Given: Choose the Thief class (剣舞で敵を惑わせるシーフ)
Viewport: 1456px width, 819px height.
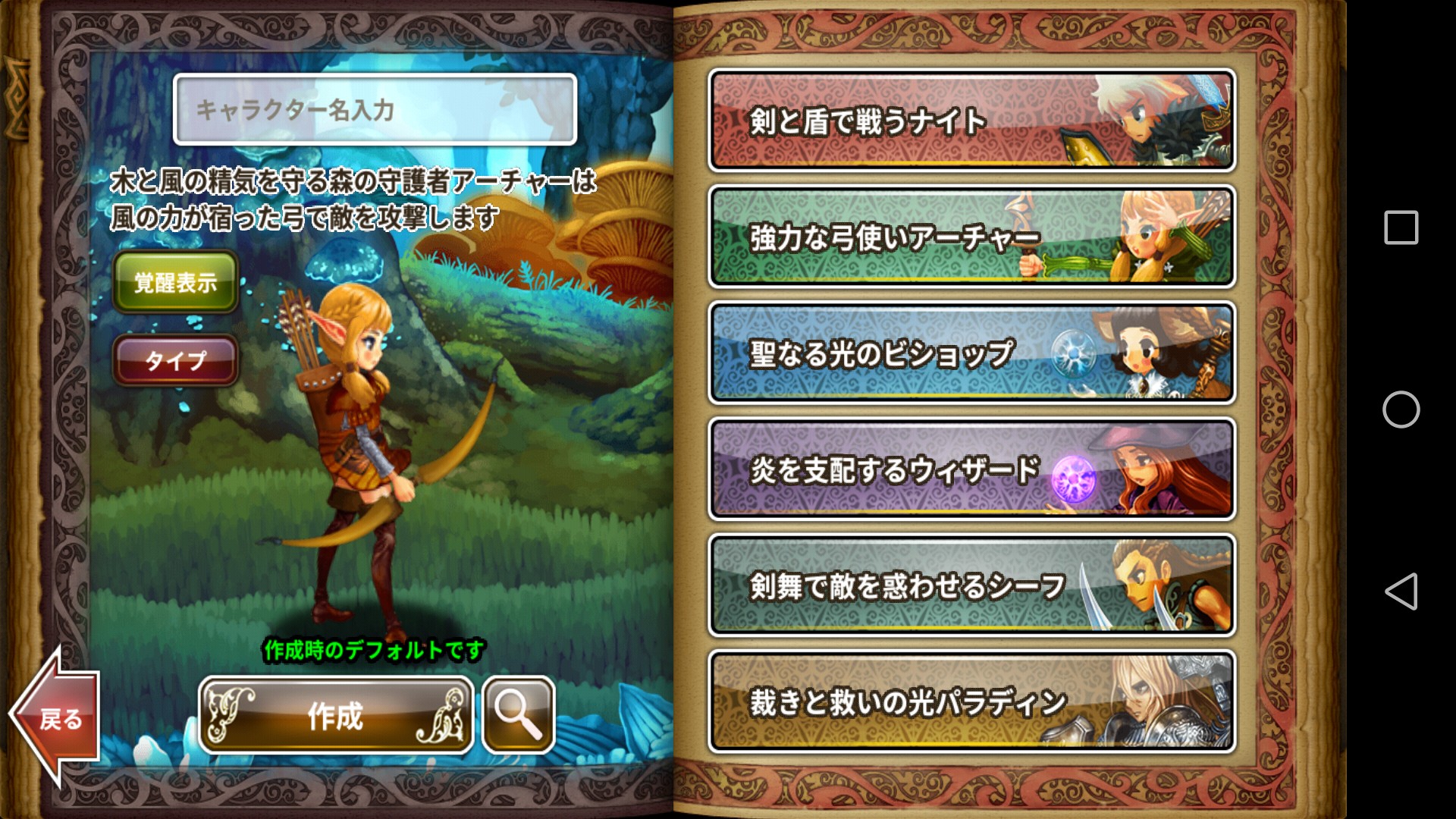Looking at the screenshot, I should tap(971, 585).
